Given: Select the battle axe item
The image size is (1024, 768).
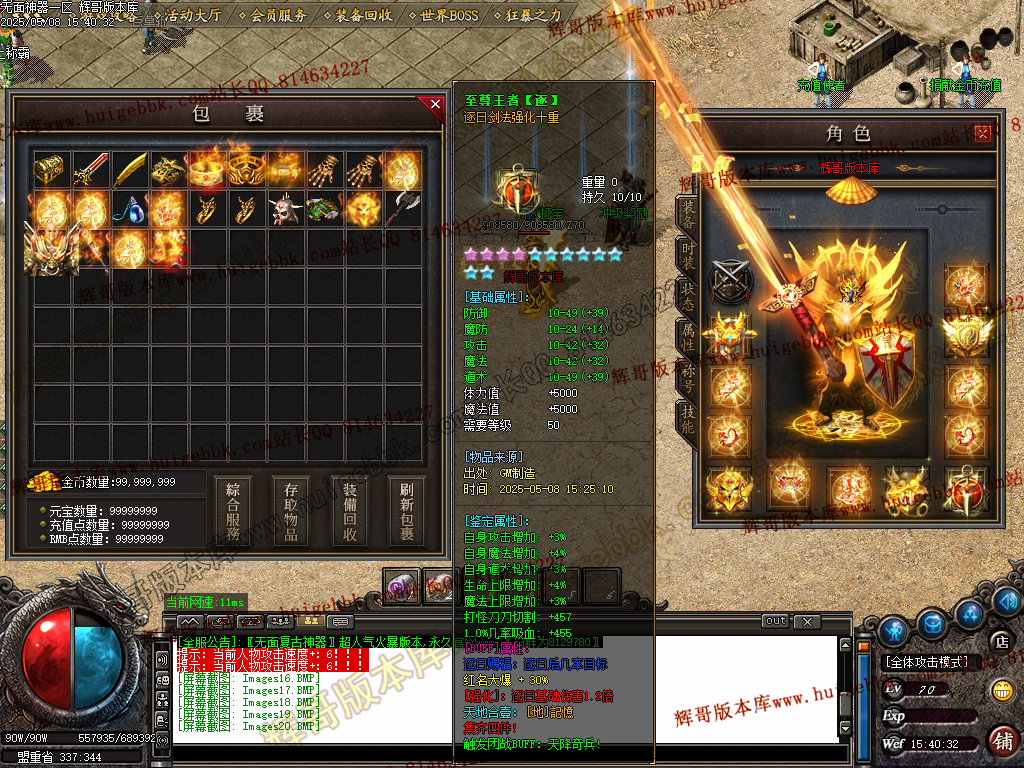Looking at the screenshot, I should (403, 210).
